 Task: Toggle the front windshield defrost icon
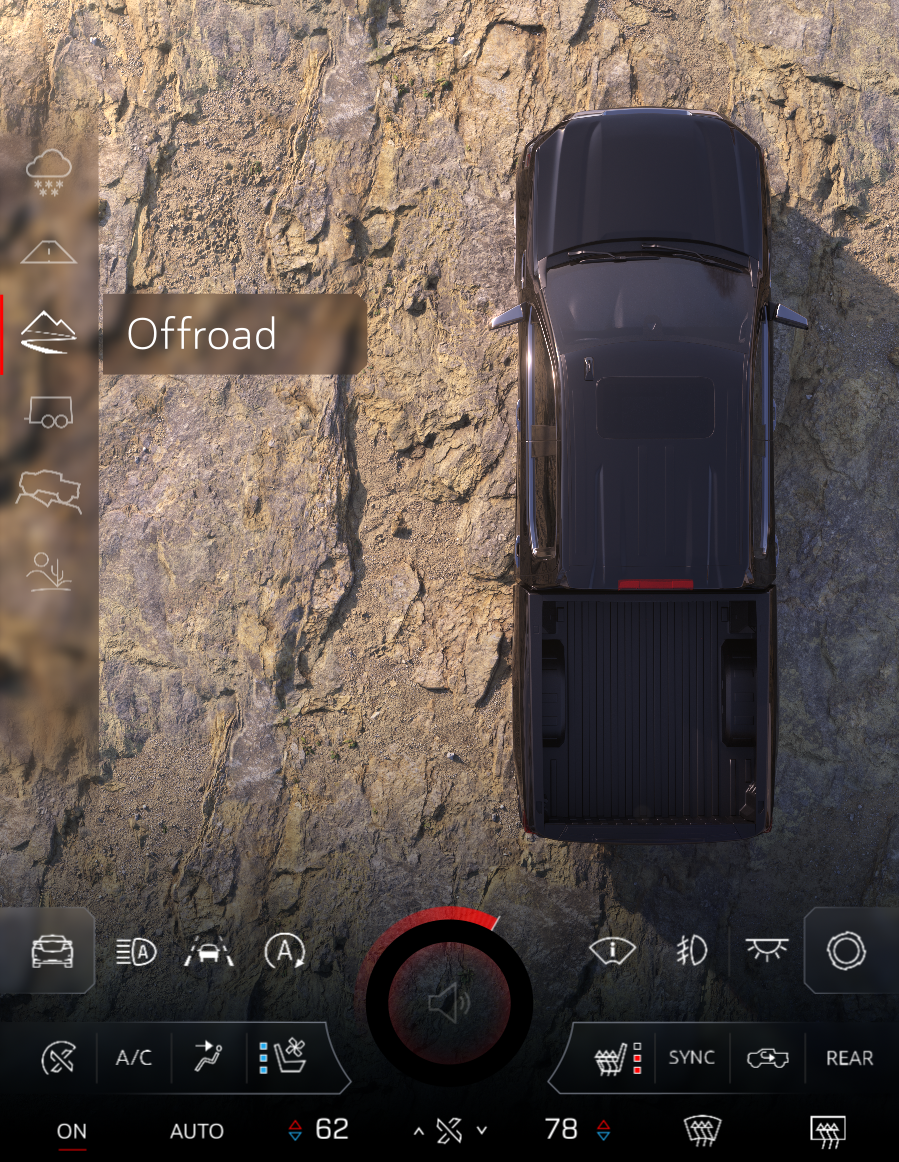(x=702, y=1131)
